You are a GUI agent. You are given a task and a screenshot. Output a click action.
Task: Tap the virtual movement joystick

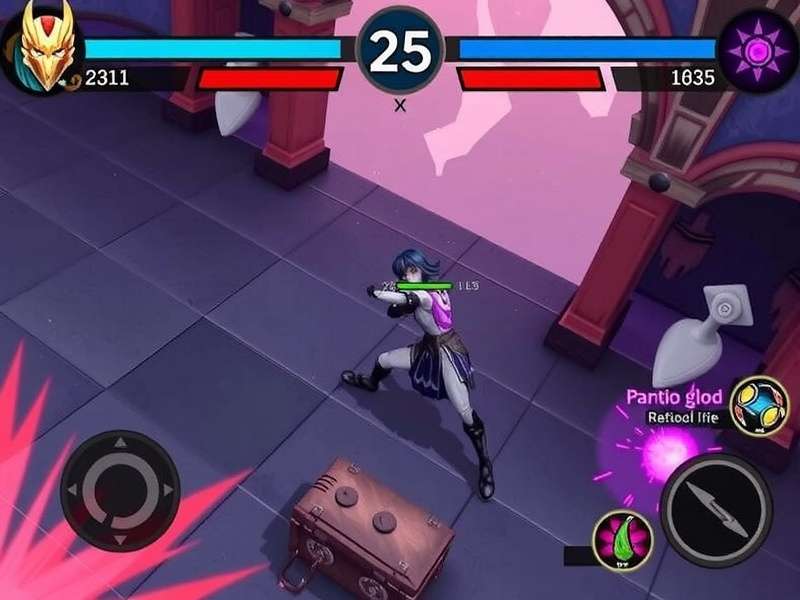tap(120, 490)
